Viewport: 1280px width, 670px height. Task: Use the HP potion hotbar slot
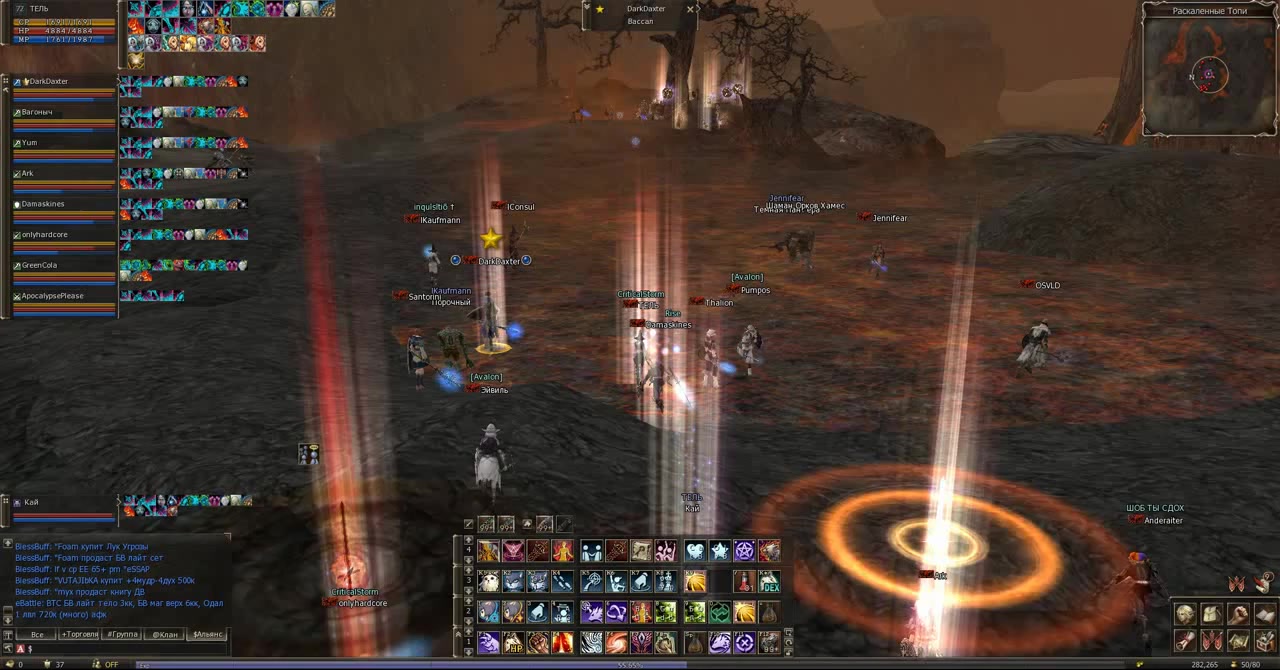click(513, 641)
